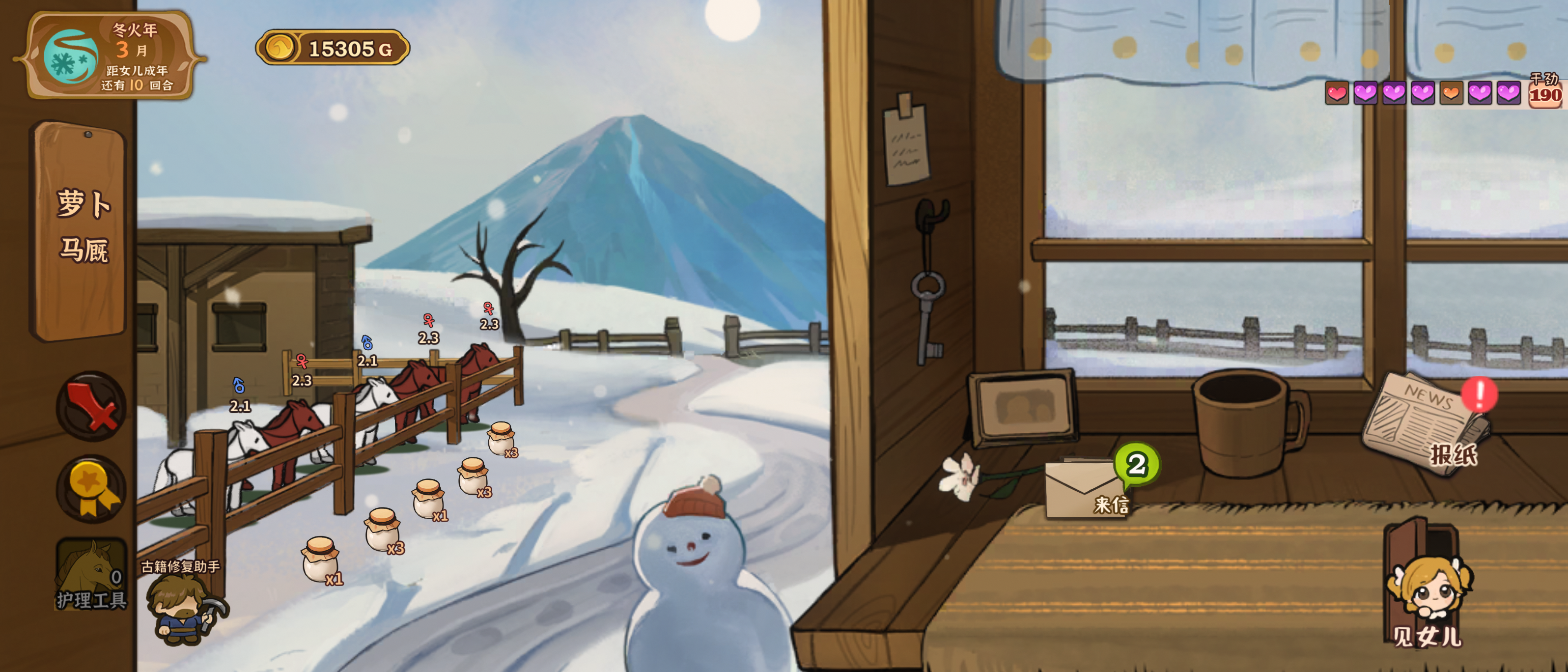Click the 15305 G gold coin counter
Image resolution: width=1568 pixels, height=672 pixels.
point(333,48)
